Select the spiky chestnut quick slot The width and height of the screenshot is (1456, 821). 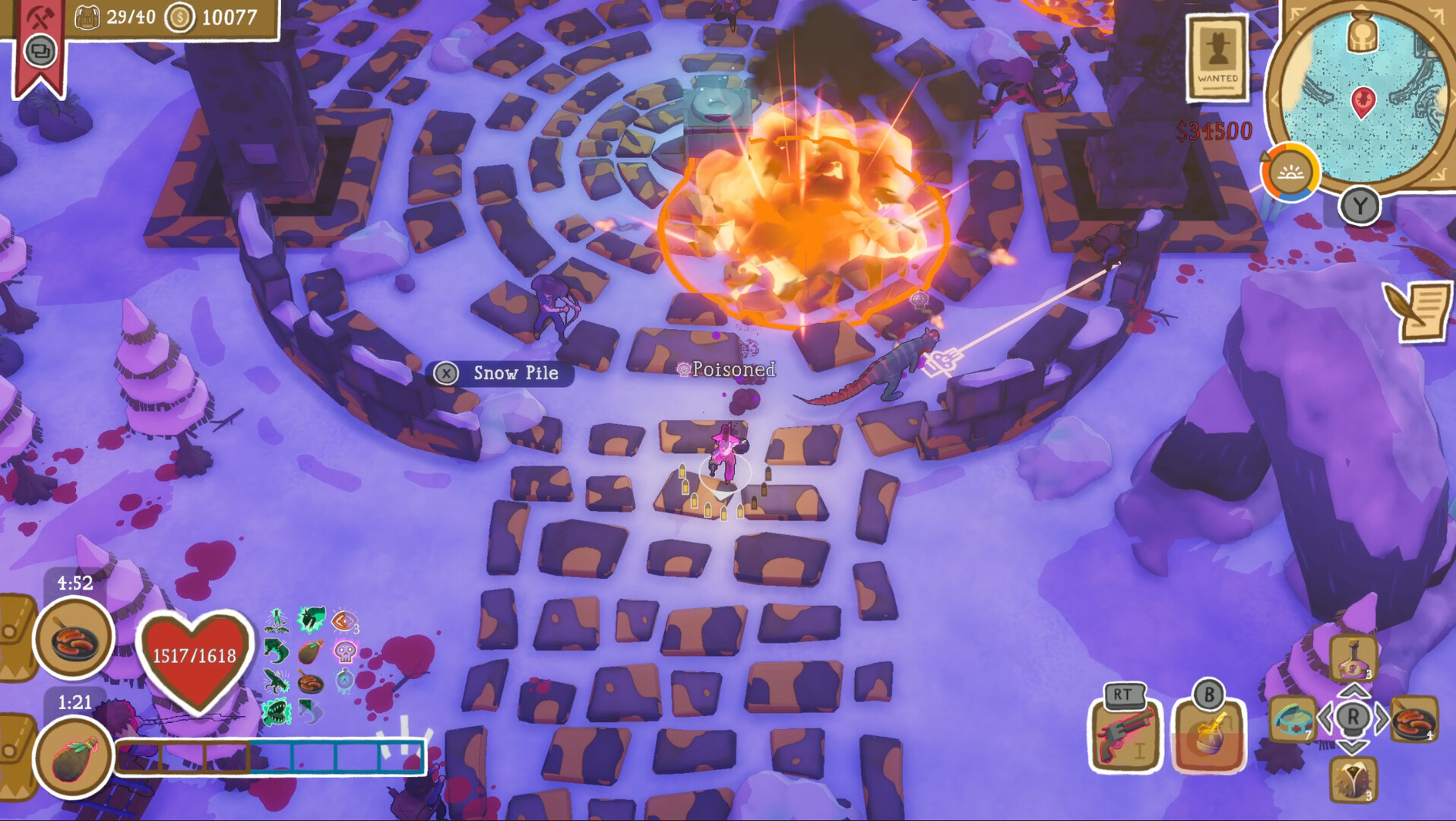pyautogui.click(x=1353, y=778)
